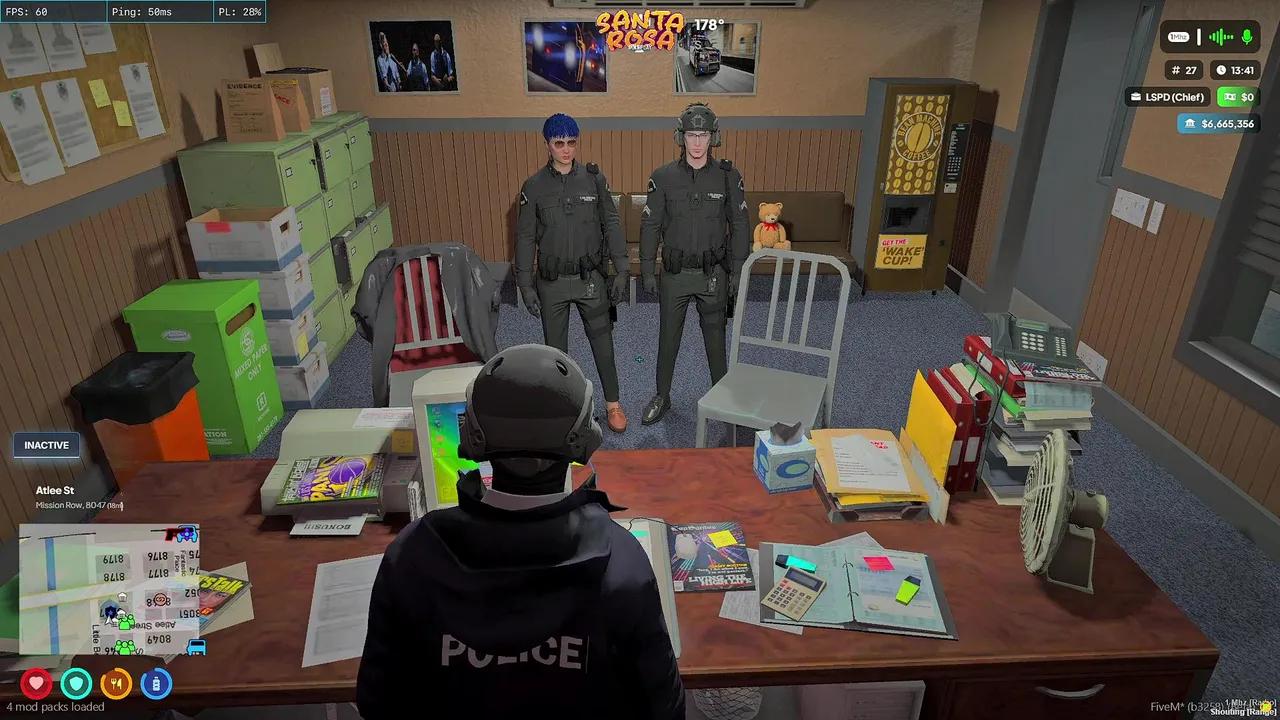Click the blue car blip on the minimap

[x=196, y=646]
